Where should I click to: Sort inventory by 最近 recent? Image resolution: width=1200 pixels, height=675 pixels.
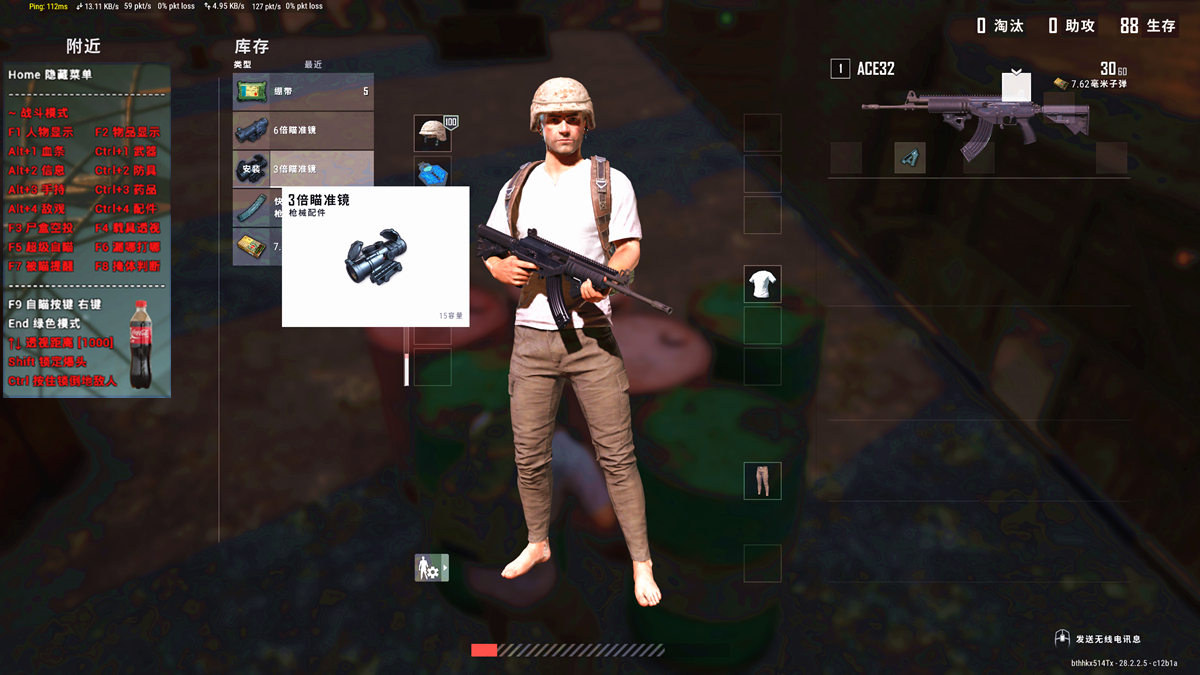click(313, 65)
